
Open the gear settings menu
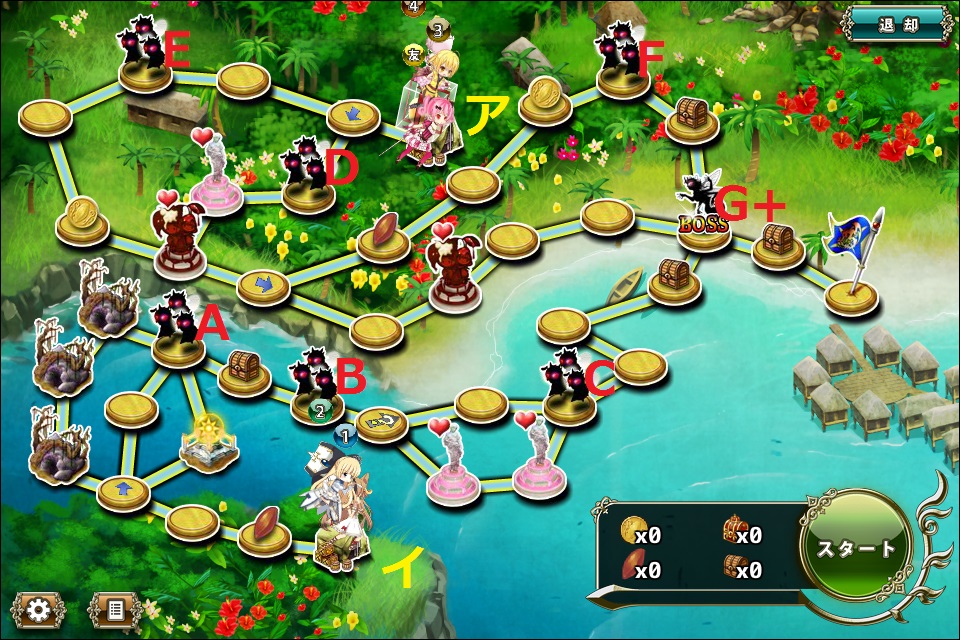[38, 609]
